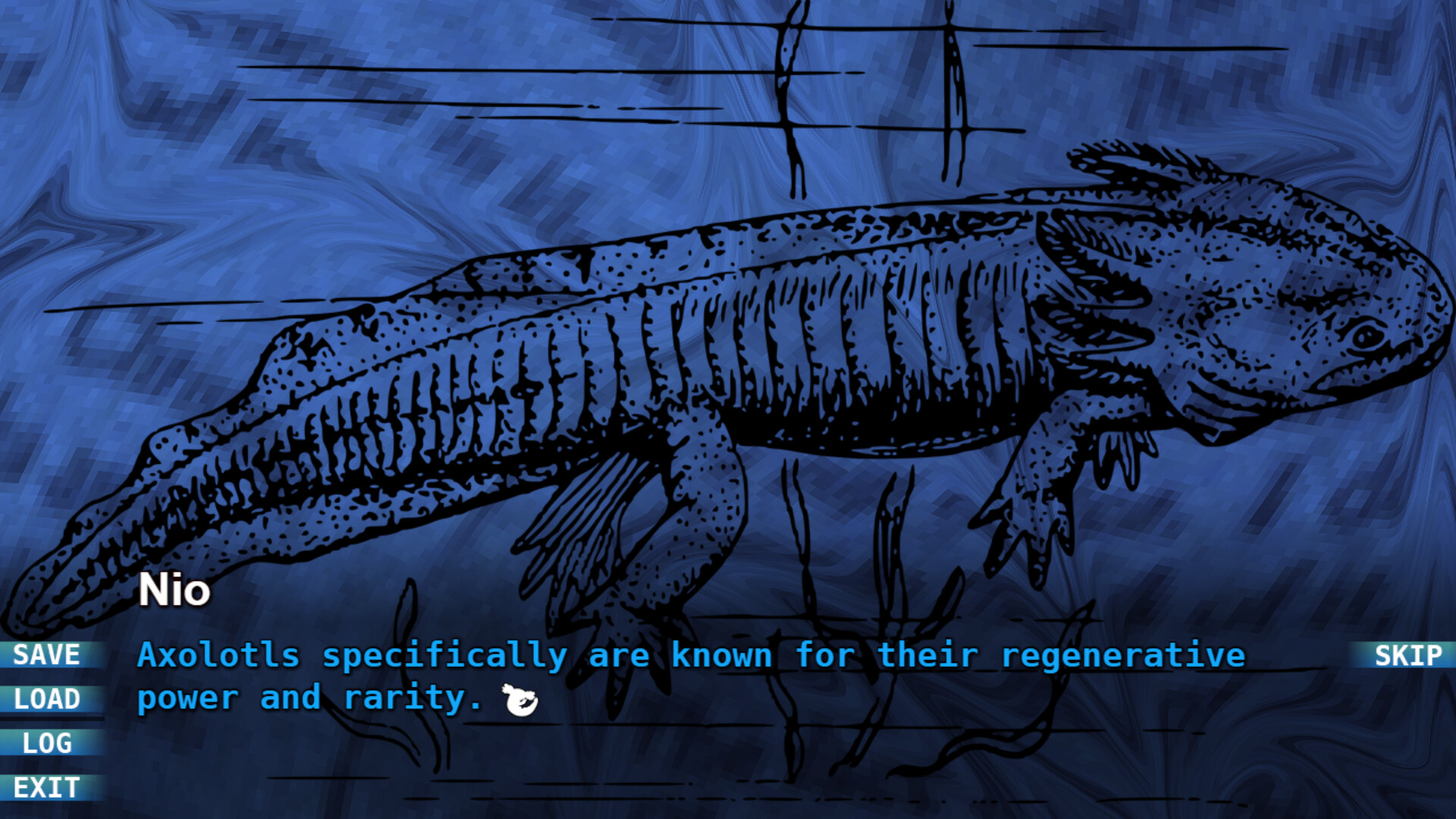Screen dimensions: 1456x819
Task: Select the SAVE option
Action: click(48, 655)
